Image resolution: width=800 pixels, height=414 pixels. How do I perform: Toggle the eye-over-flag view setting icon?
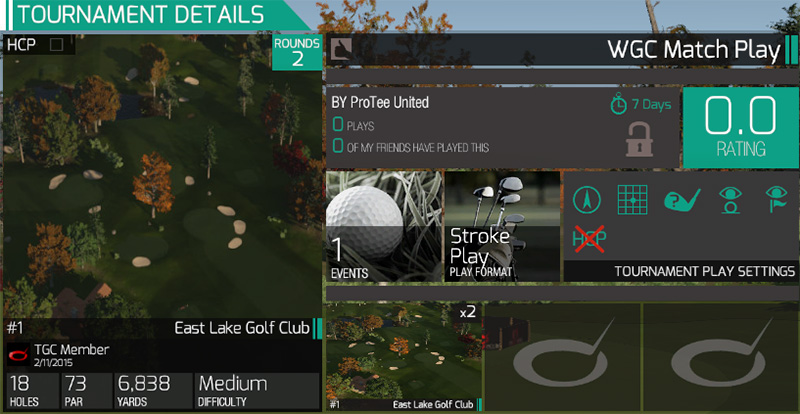[x=775, y=200]
